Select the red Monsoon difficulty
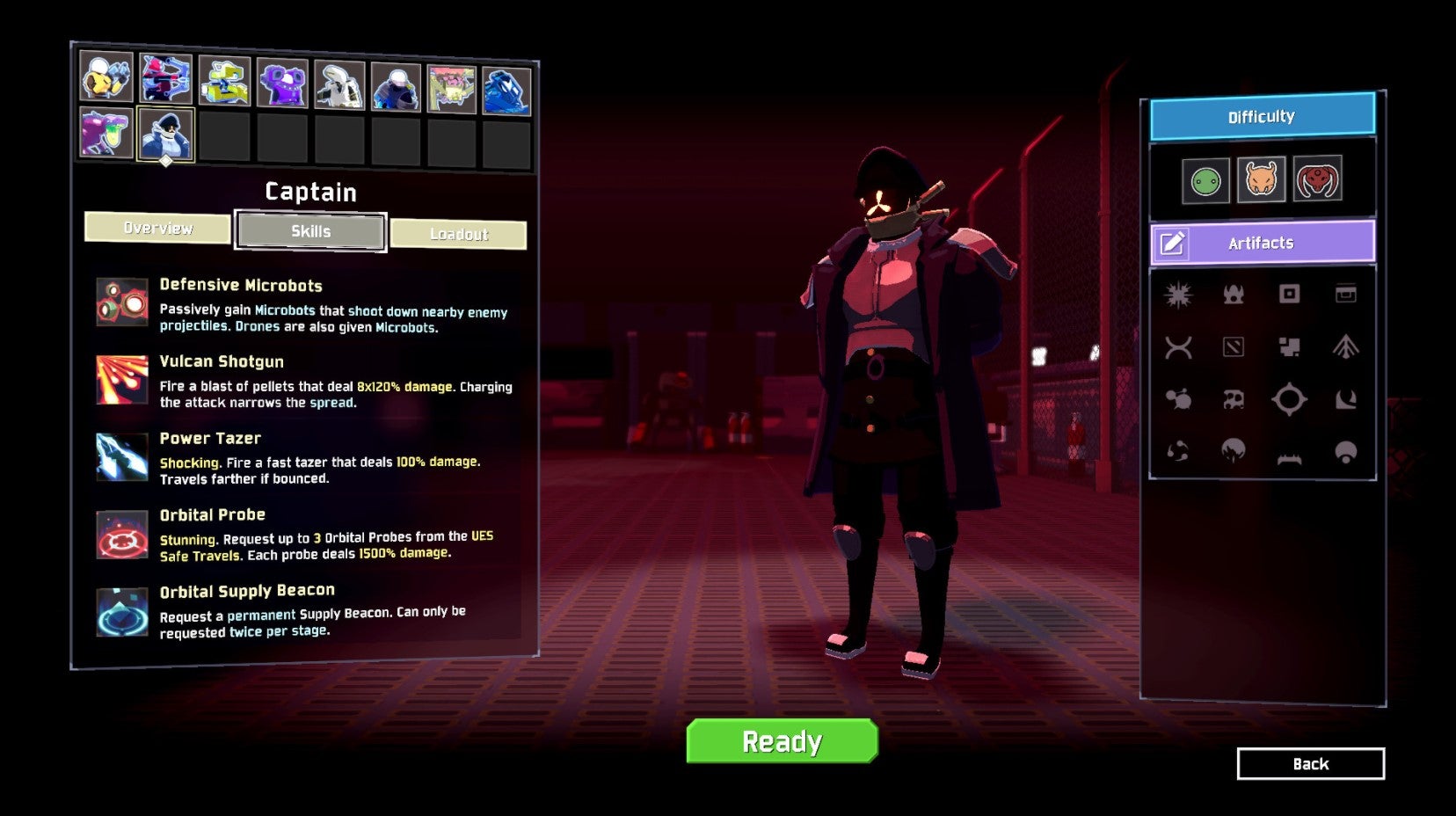Viewport: 1456px width, 816px height. [1318, 179]
